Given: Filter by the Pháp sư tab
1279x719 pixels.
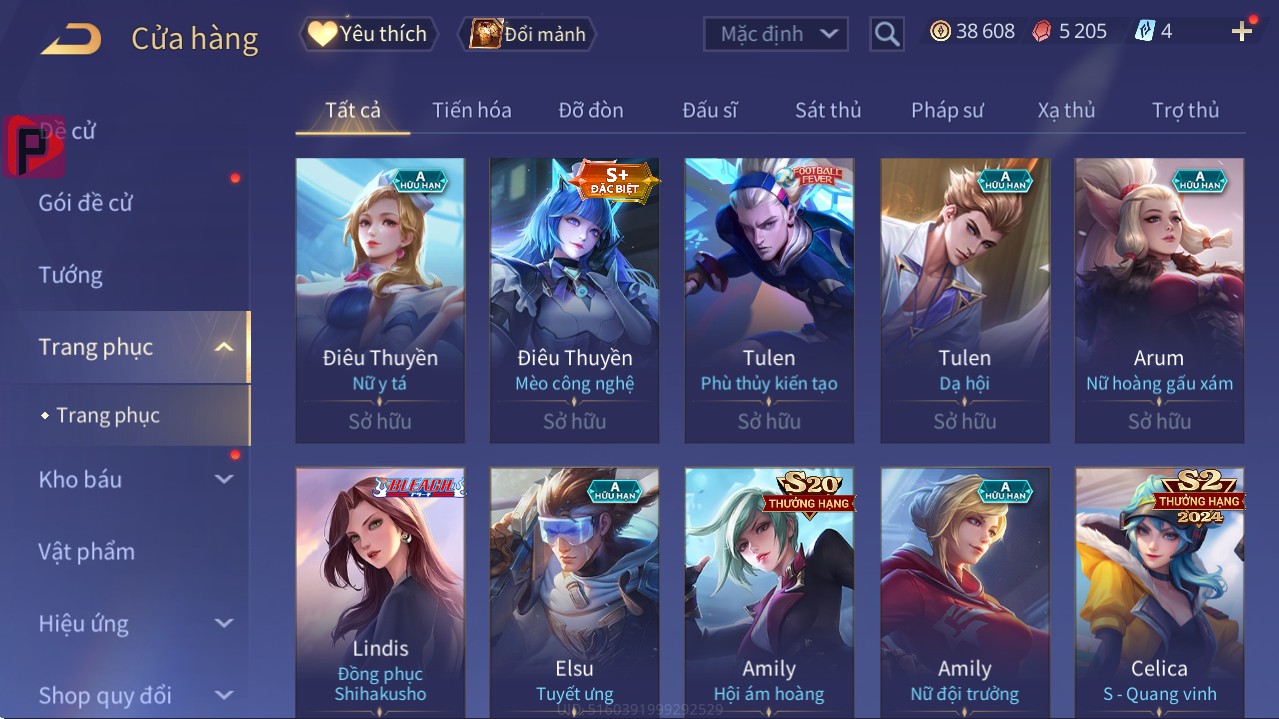Looking at the screenshot, I should coord(947,110).
